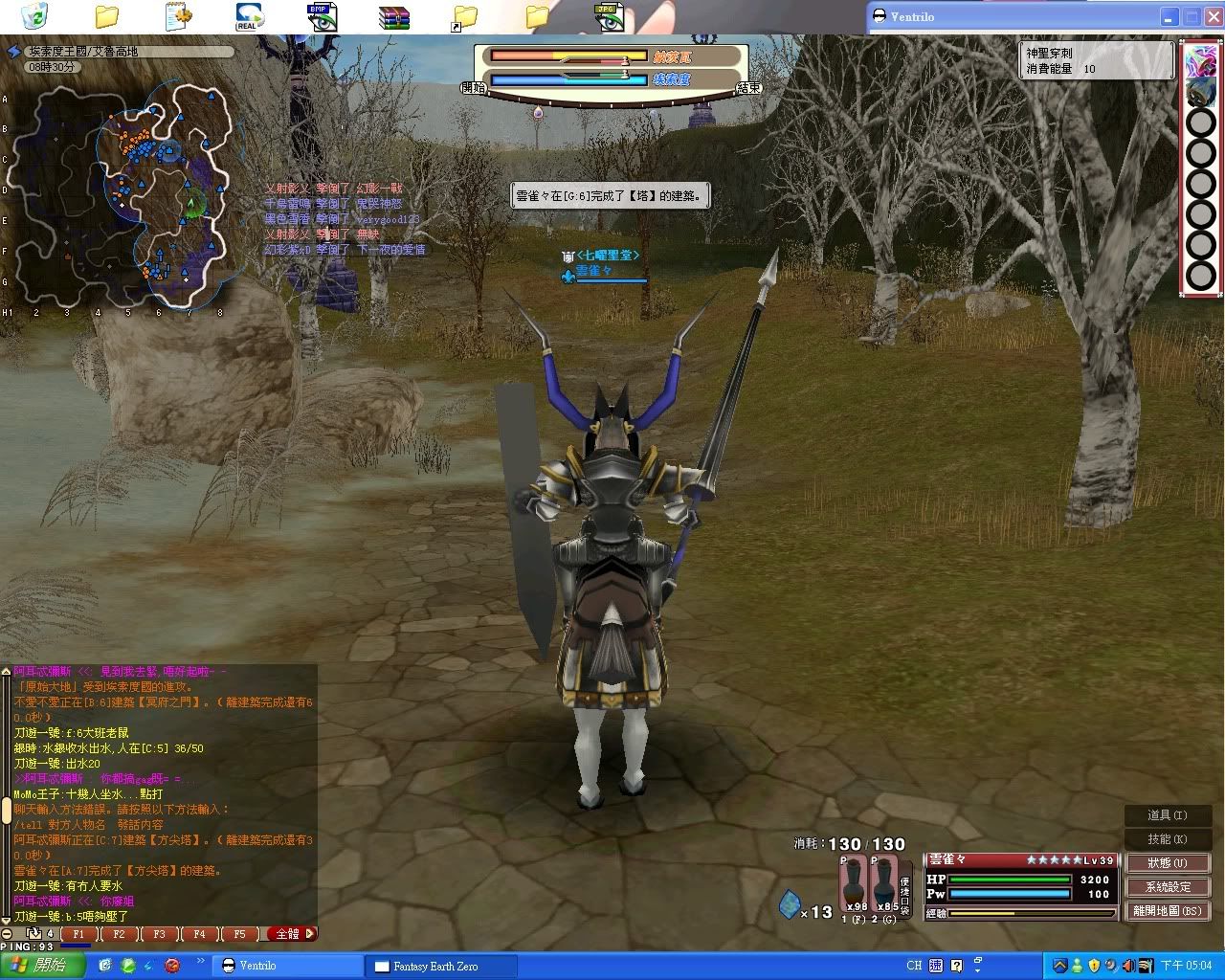Switch chat channel with the 全體 button
Screen dimensions: 1225x980
pyautogui.click(x=289, y=934)
